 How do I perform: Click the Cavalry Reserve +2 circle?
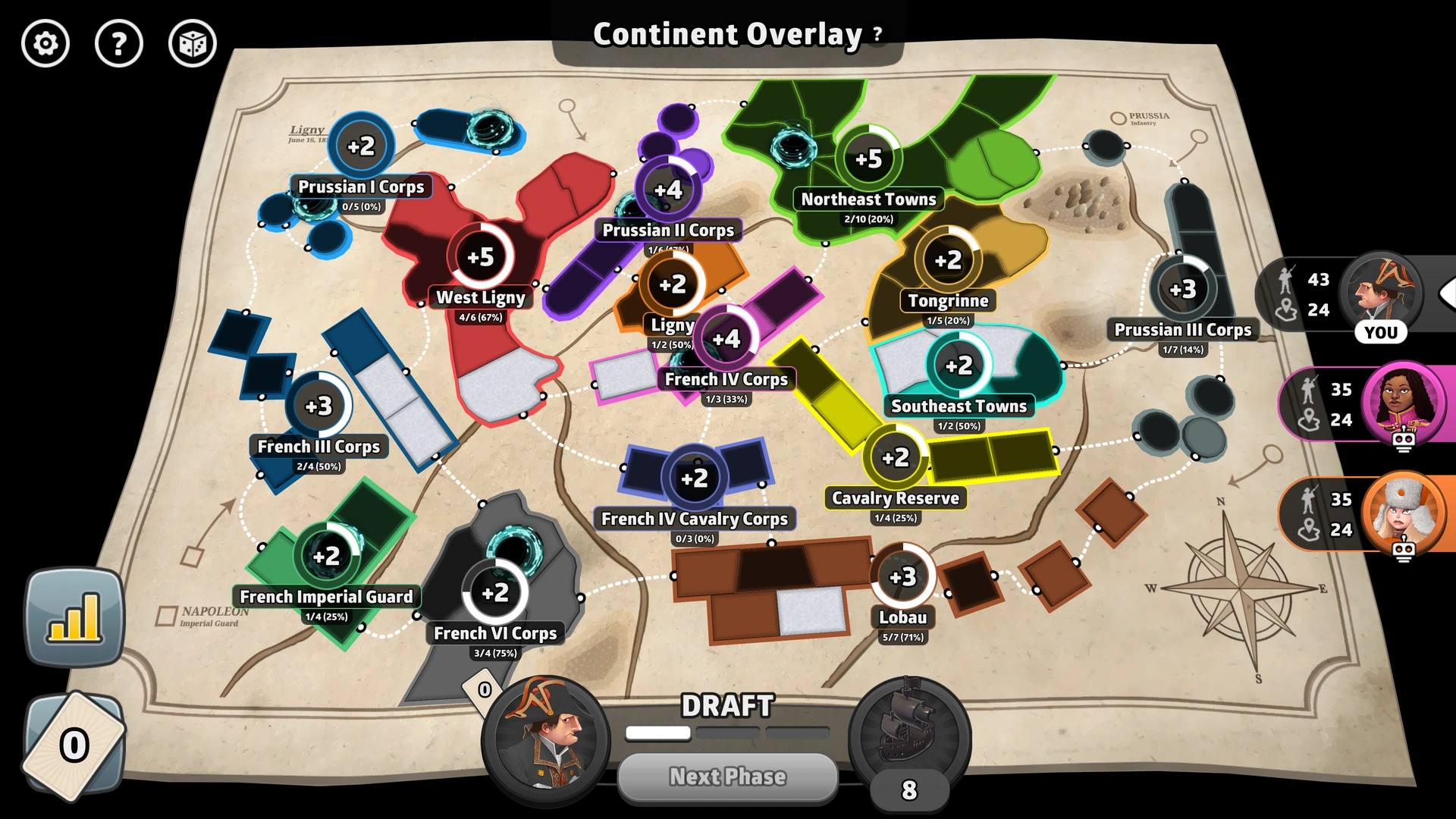(x=894, y=457)
